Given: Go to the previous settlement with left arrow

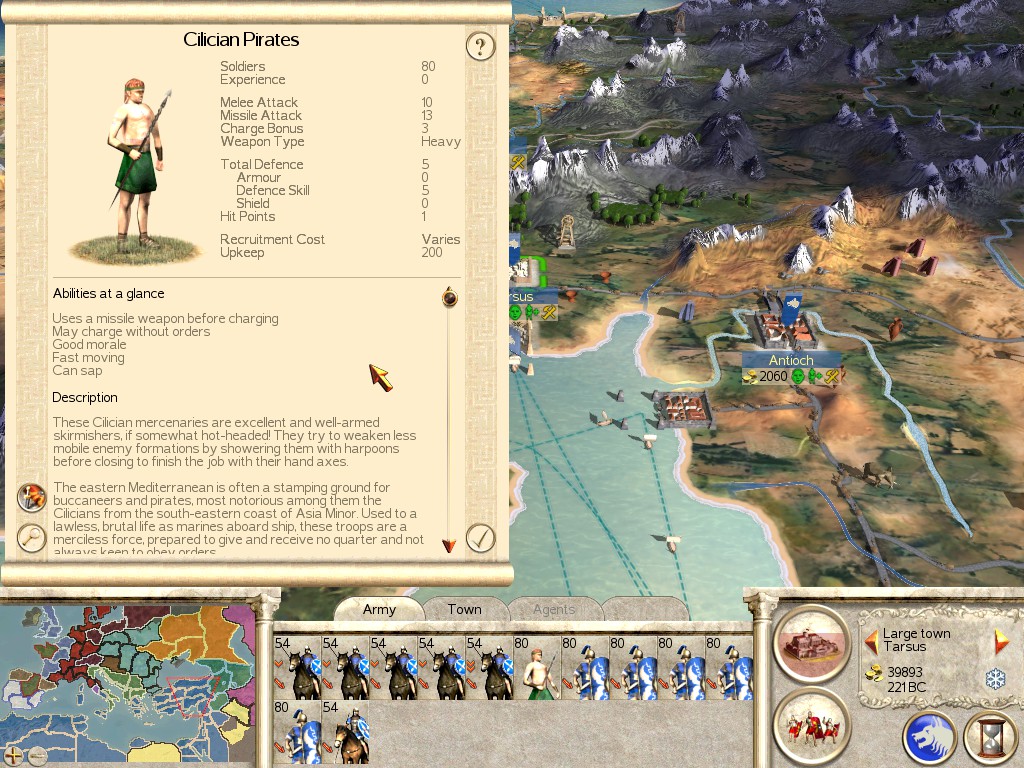Looking at the screenshot, I should click(871, 640).
